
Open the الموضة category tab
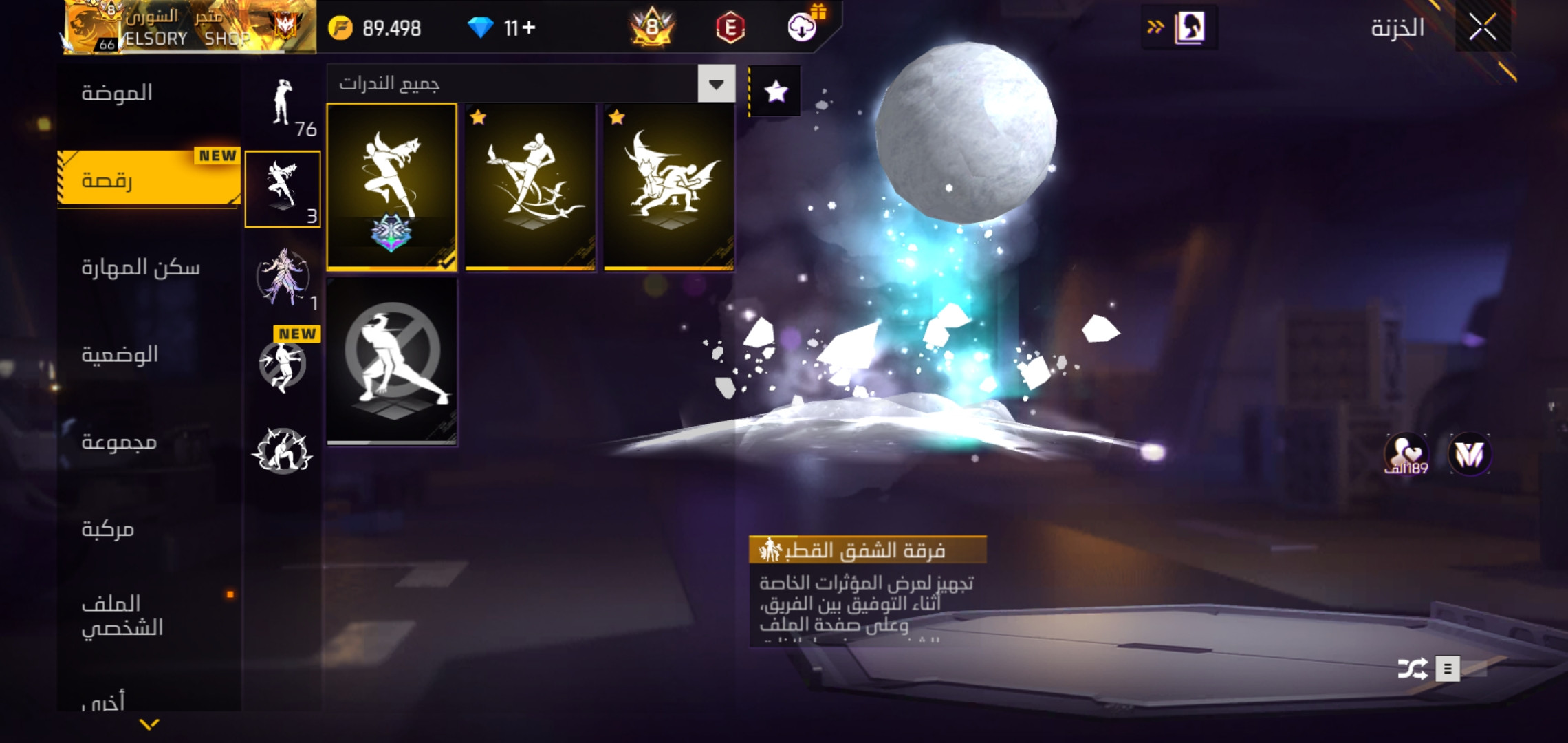tap(117, 93)
